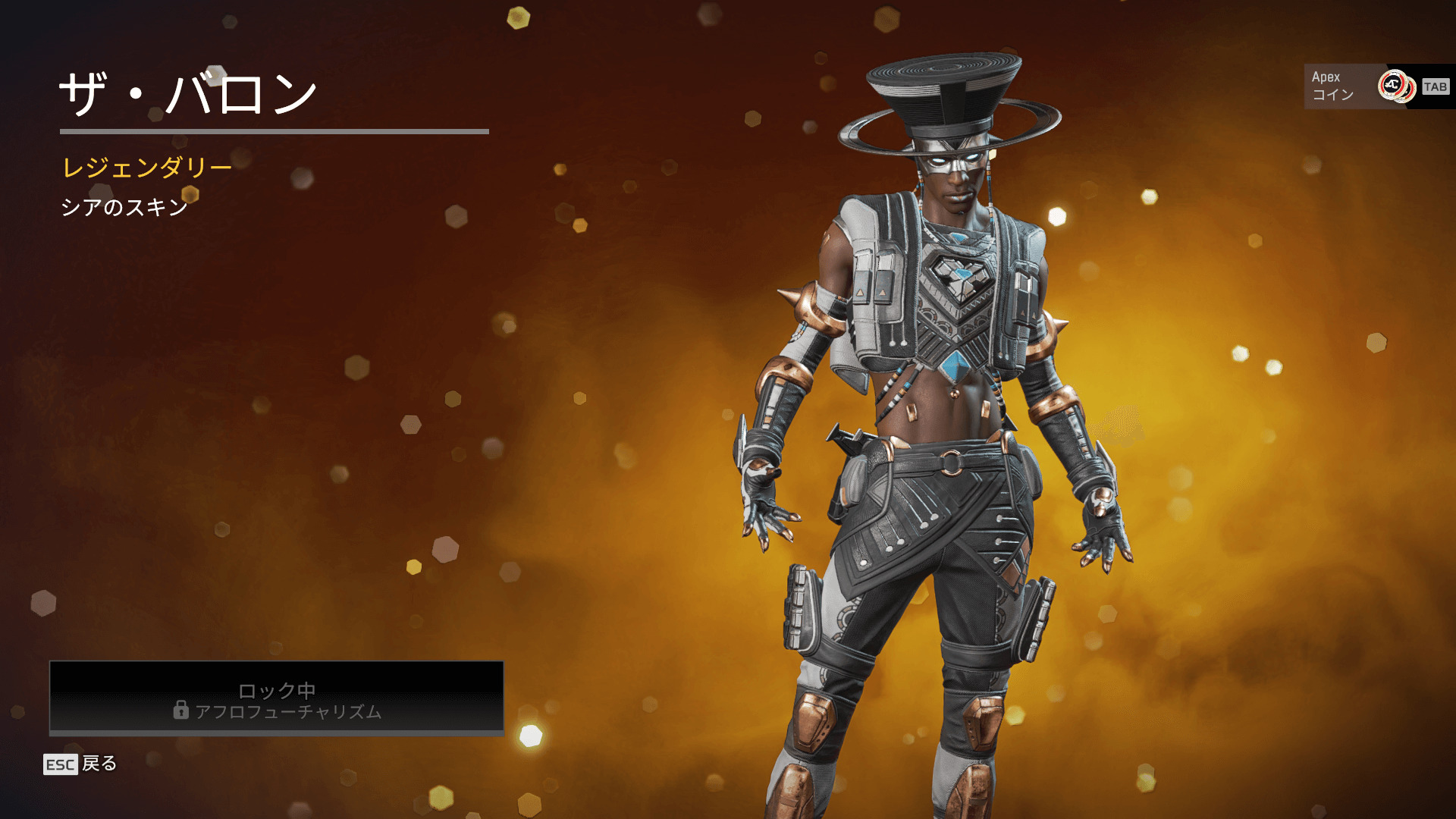This screenshot has height=819, width=1456.
Task: Open the Apex Coins panel
Action: click(1376, 86)
